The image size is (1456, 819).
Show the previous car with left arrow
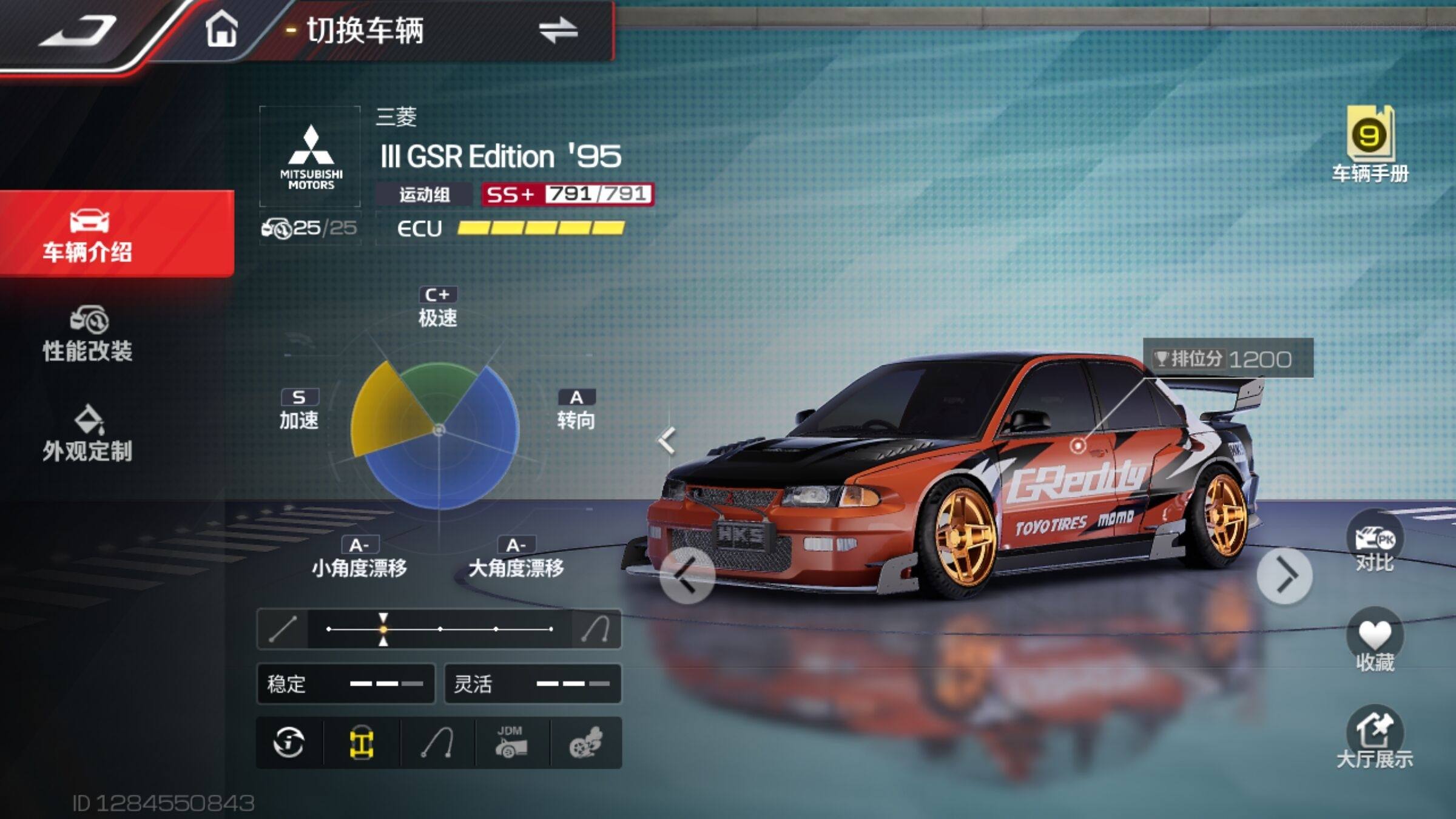click(687, 575)
